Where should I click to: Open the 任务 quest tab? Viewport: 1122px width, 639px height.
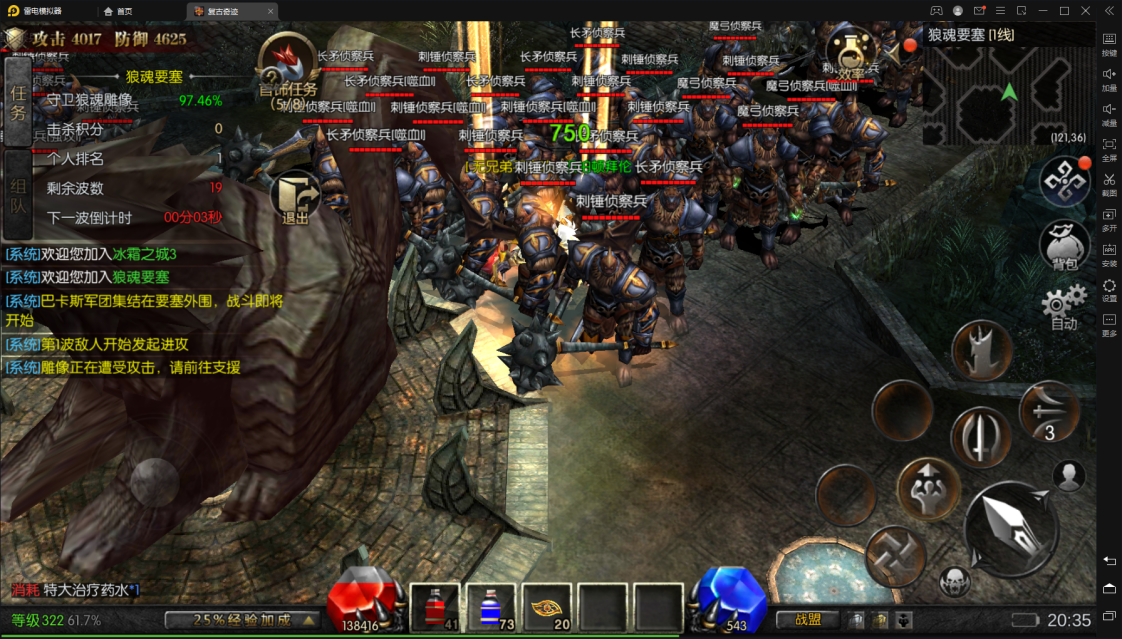tap(18, 101)
